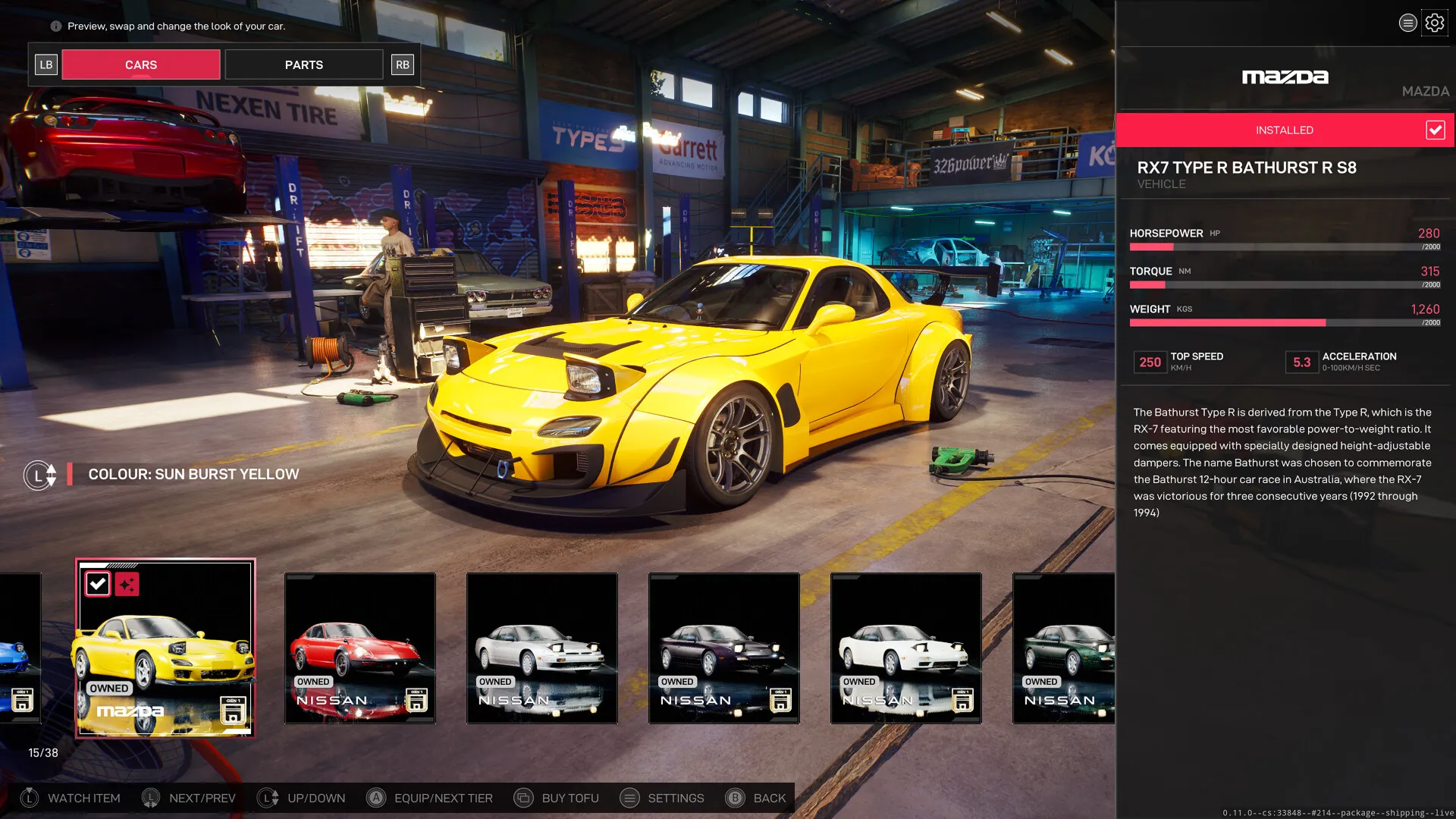
Task: Pick the silver Nissan car card
Action: tap(541, 648)
